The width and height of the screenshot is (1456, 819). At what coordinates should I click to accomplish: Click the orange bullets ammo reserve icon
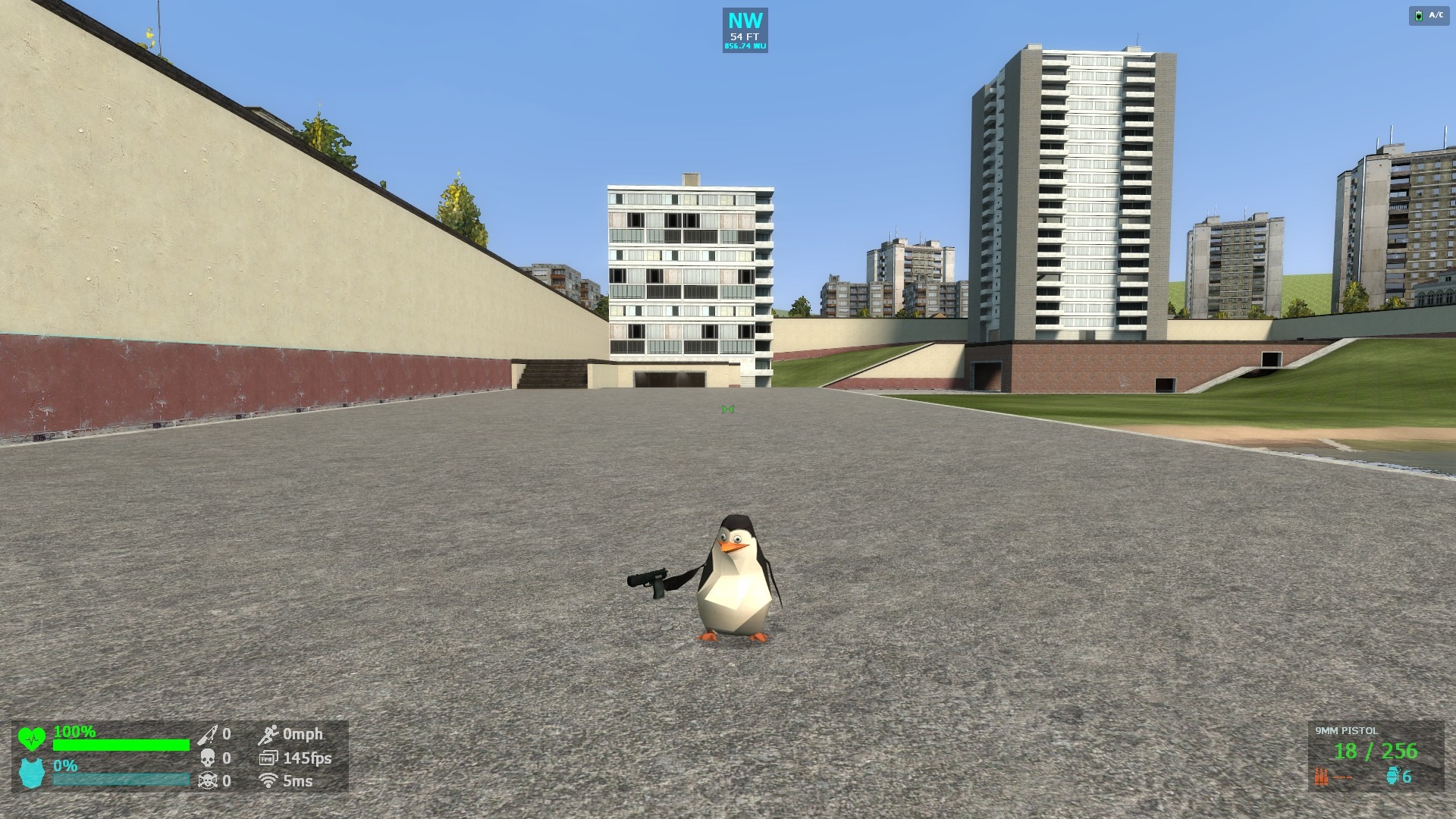[1321, 776]
